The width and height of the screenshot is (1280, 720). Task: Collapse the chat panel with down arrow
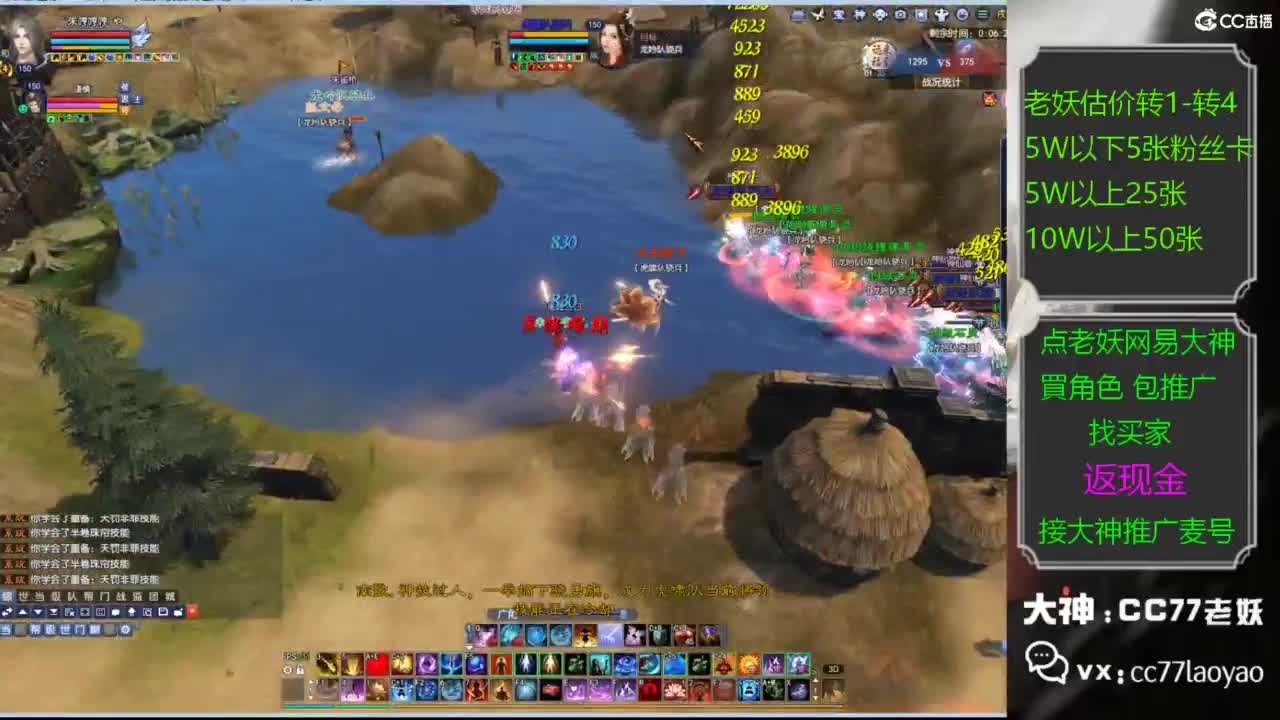[x=37, y=611]
